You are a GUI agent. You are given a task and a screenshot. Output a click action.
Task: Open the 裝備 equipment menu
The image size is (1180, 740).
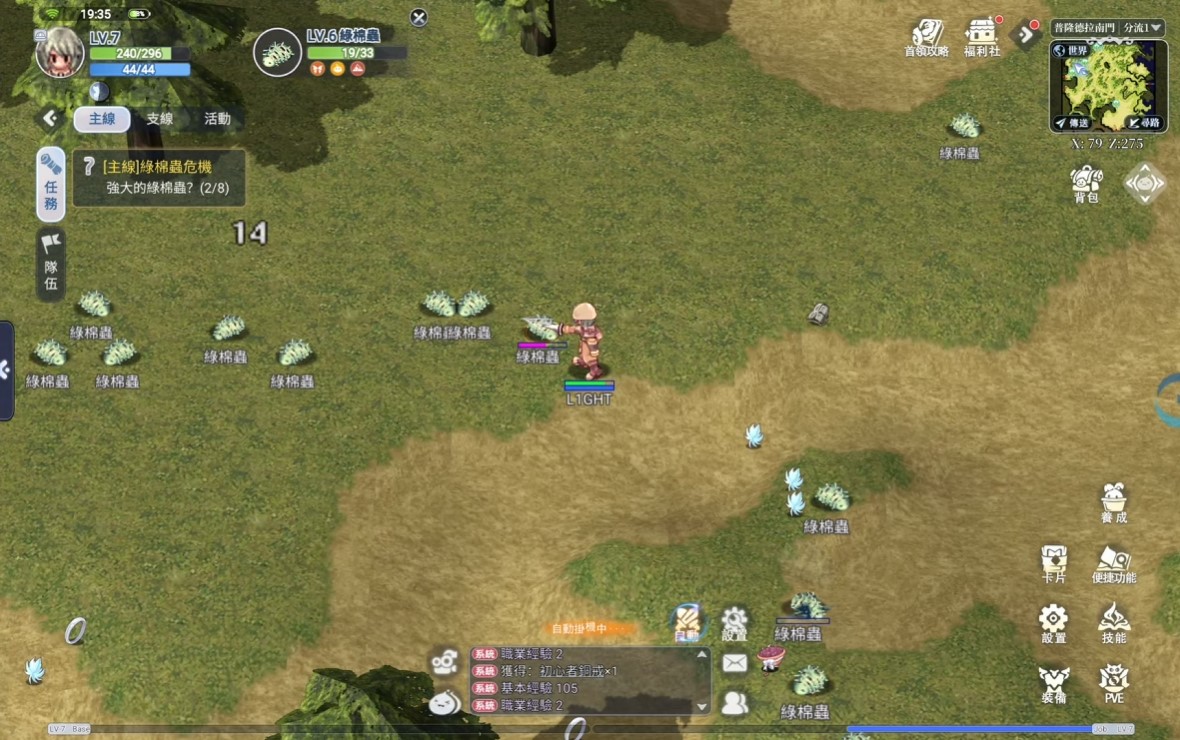[1054, 683]
